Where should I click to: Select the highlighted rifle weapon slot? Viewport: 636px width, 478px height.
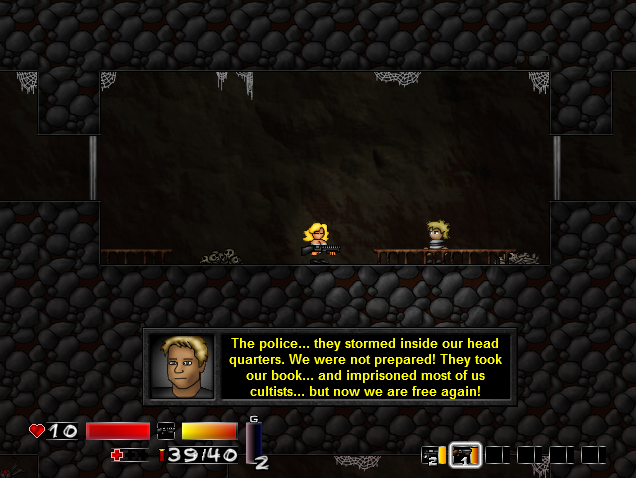click(x=465, y=455)
